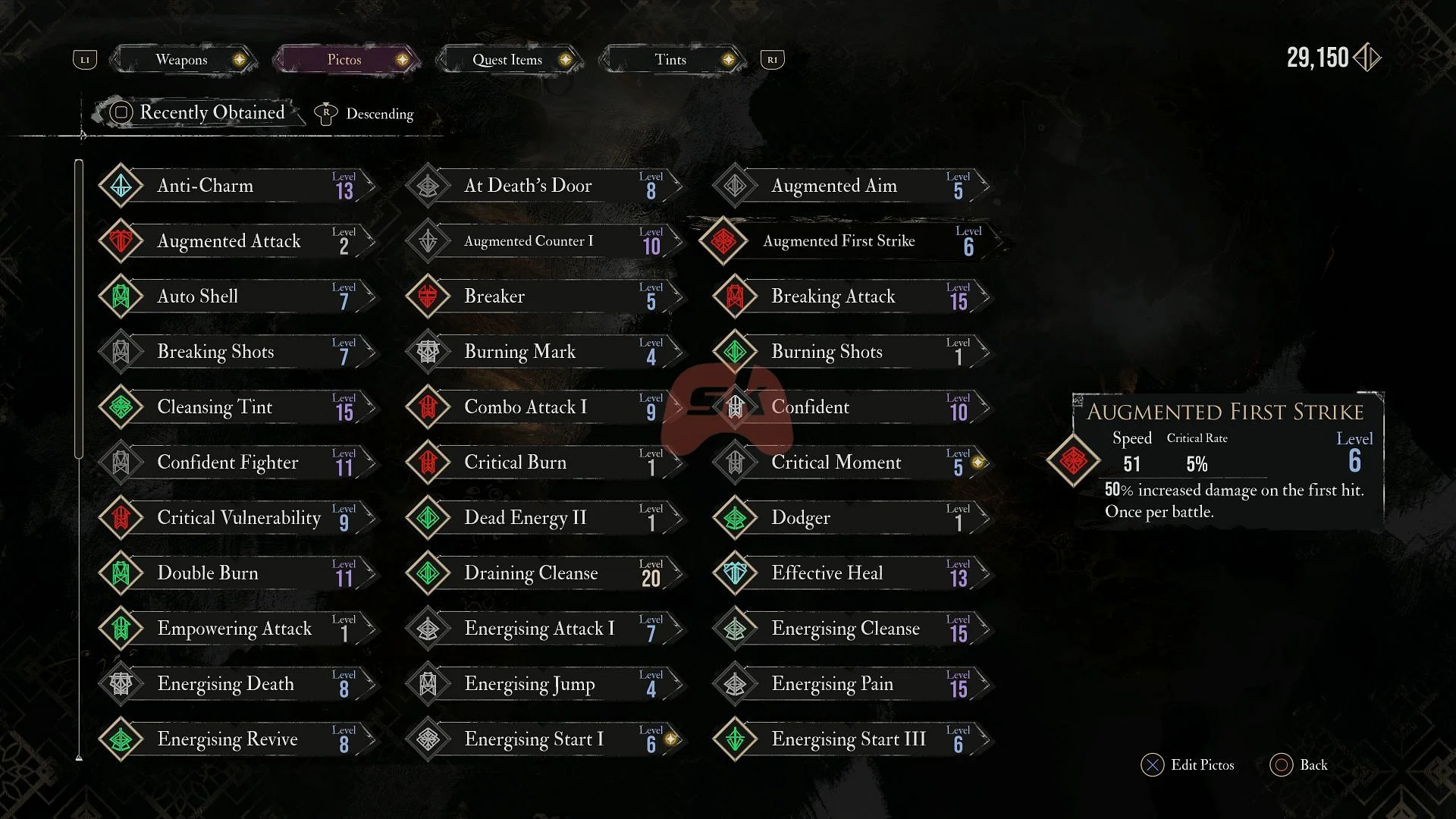Select the Draining Cleanse picto
The height and width of the screenshot is (819, 1456).
(x=544, y=573)
